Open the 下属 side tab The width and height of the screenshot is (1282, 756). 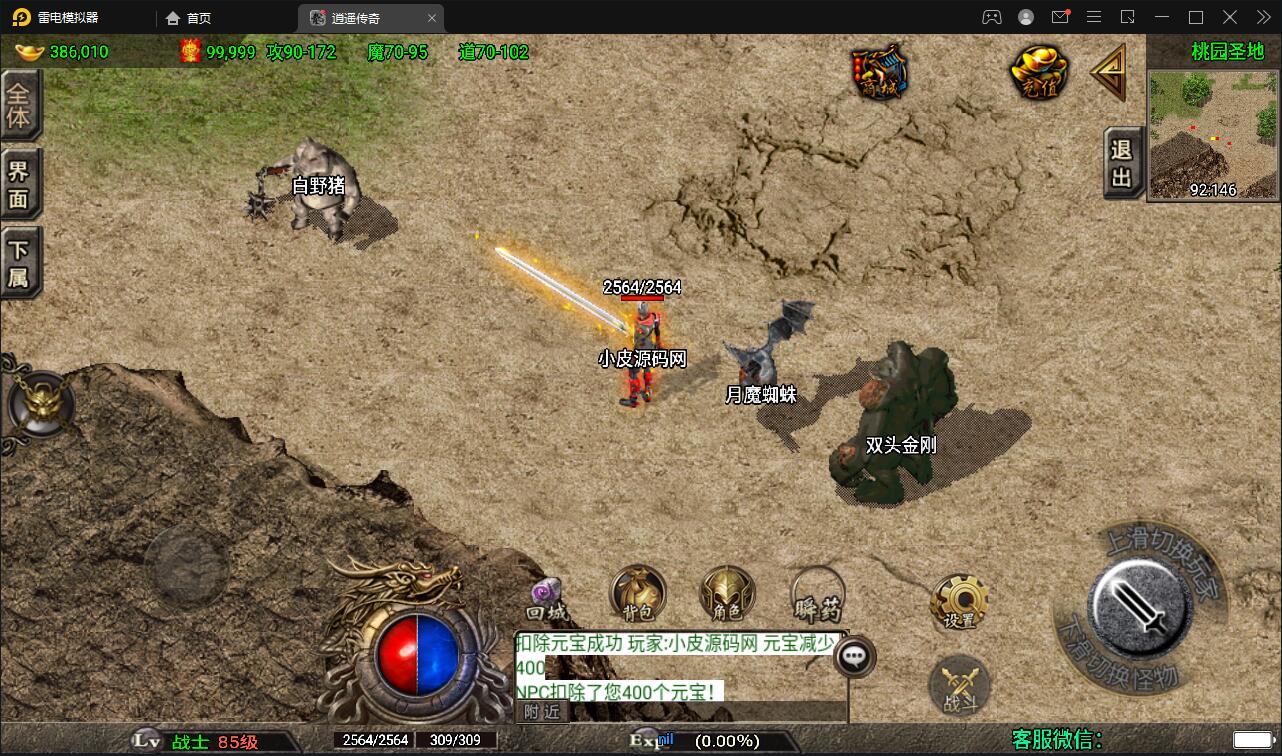(x=19, y=263)
